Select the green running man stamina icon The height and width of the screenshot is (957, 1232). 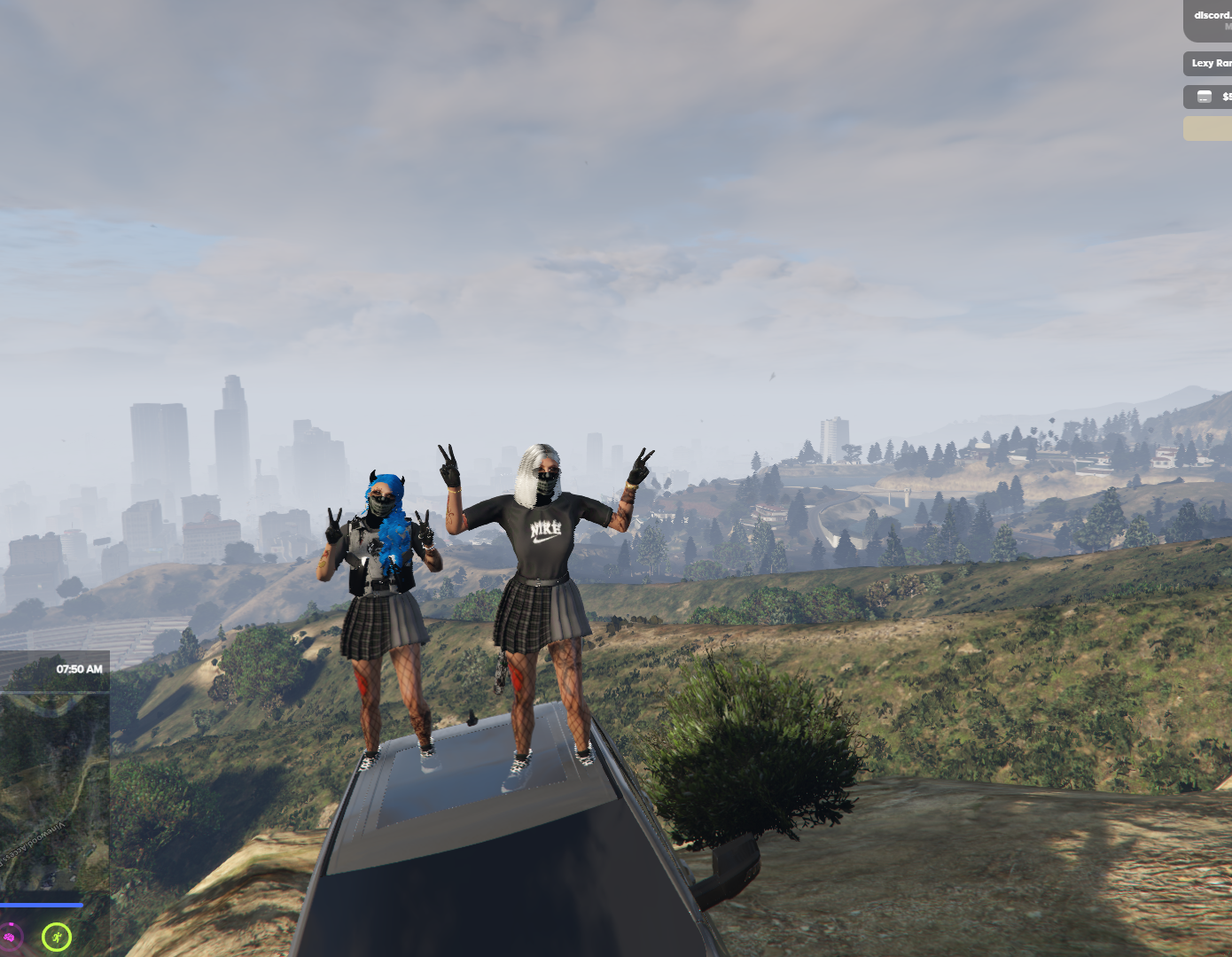[57, 936]
